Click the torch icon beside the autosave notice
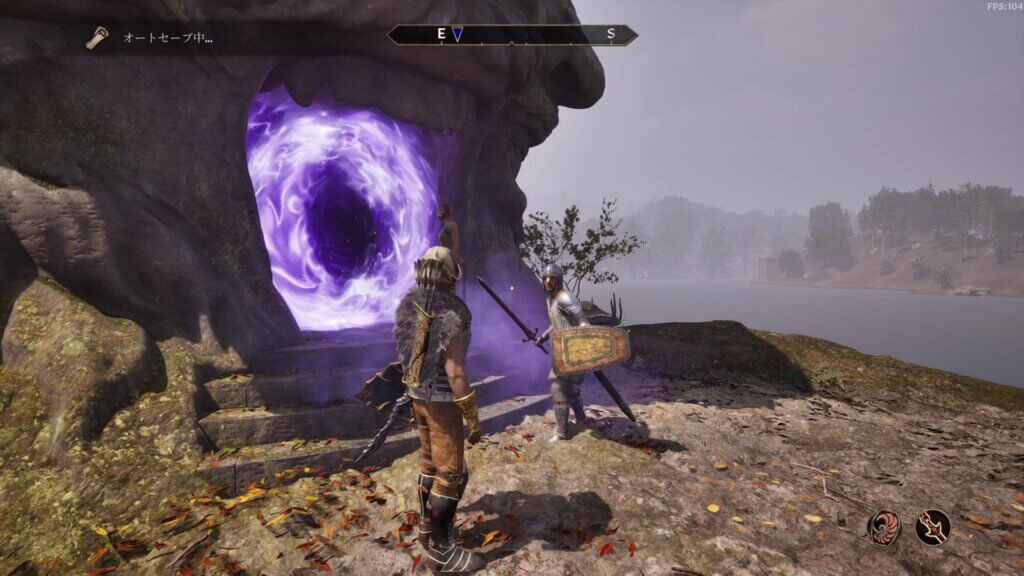Image resolution: width=1024 pixels, height=576 pixels. [x=97, y=38]
